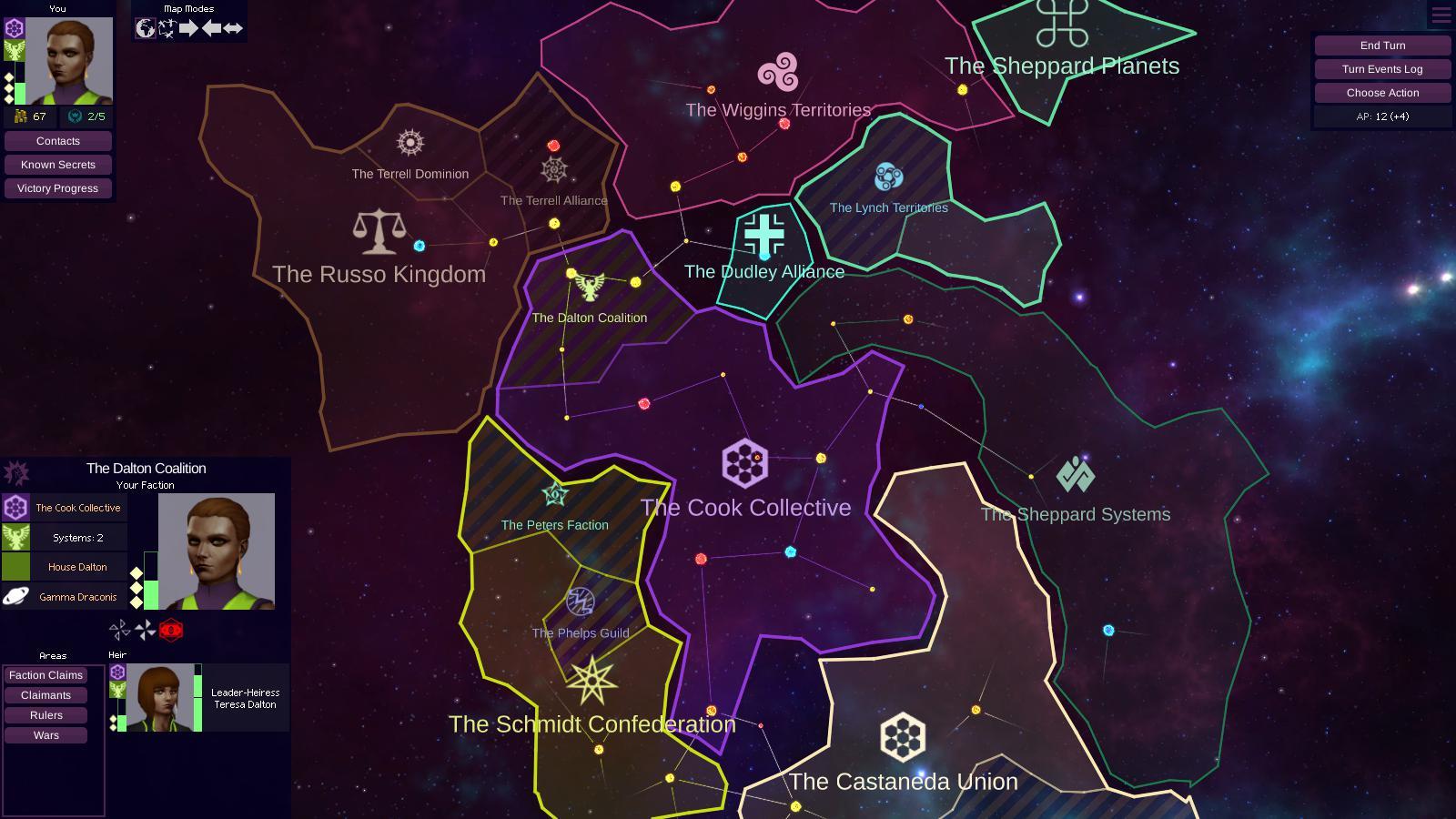Screen dimensions: 1456x819
Task: Open the Turn Events Log
Action: tap(1382, 68)
